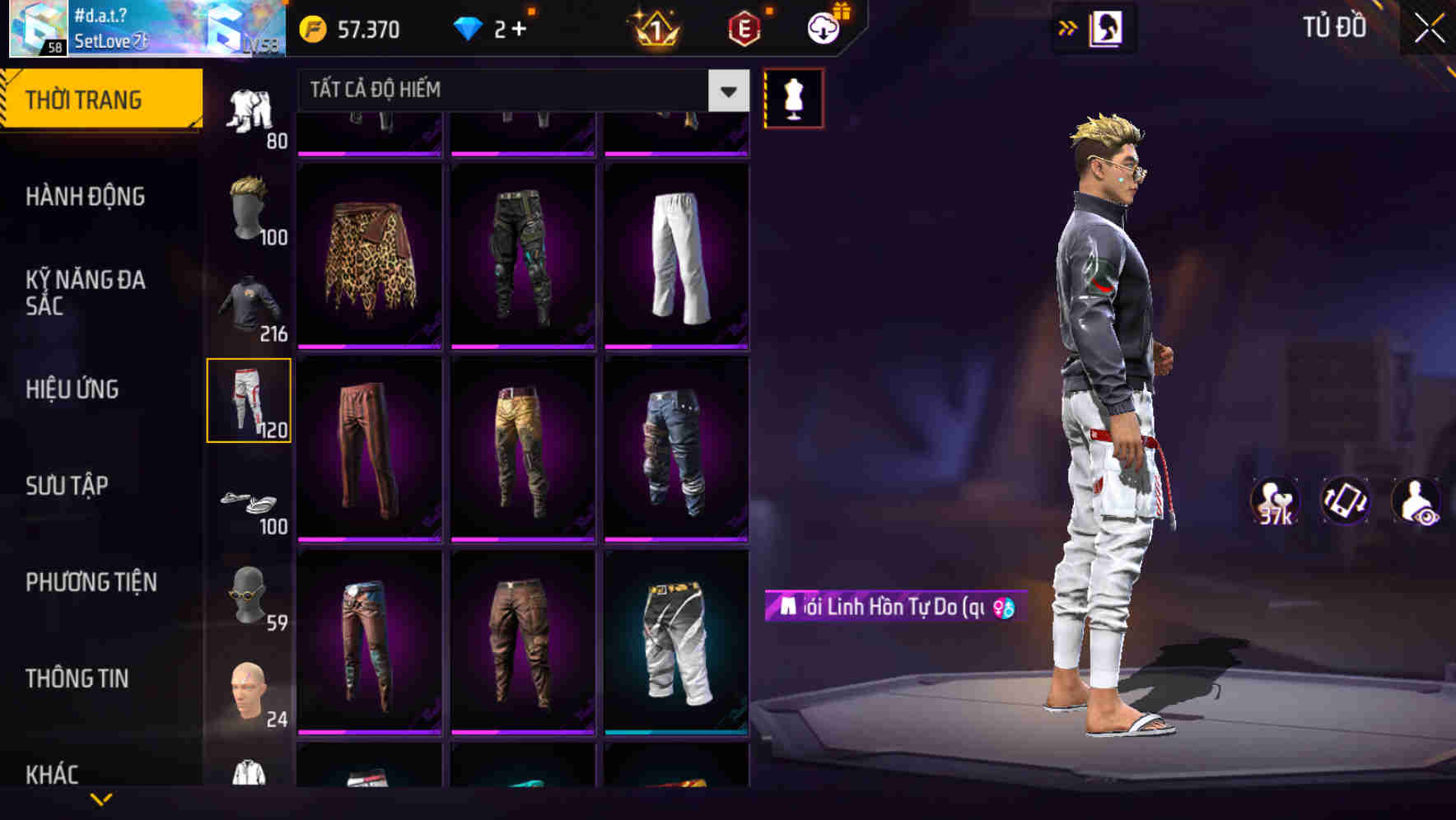Switch to the HÀNH ĐỘNG tab
Viewport: 1456px width, 820px height.
pos(86,197)
